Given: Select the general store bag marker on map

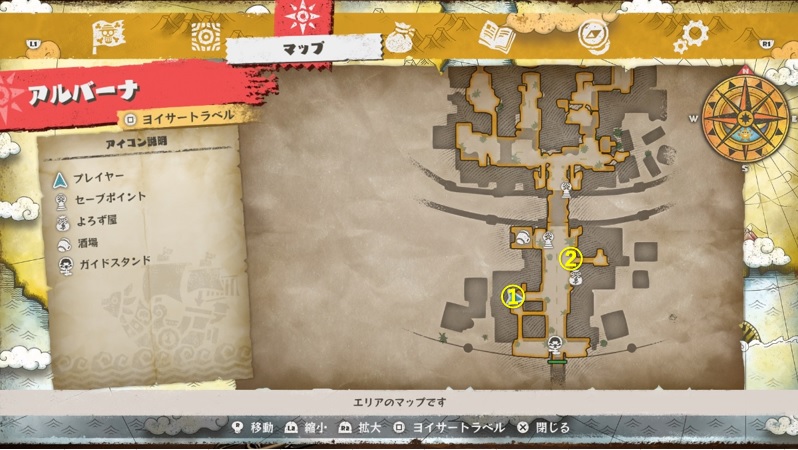Looking at the screenshot, I should pyautogui.click(x=576, y=279).
